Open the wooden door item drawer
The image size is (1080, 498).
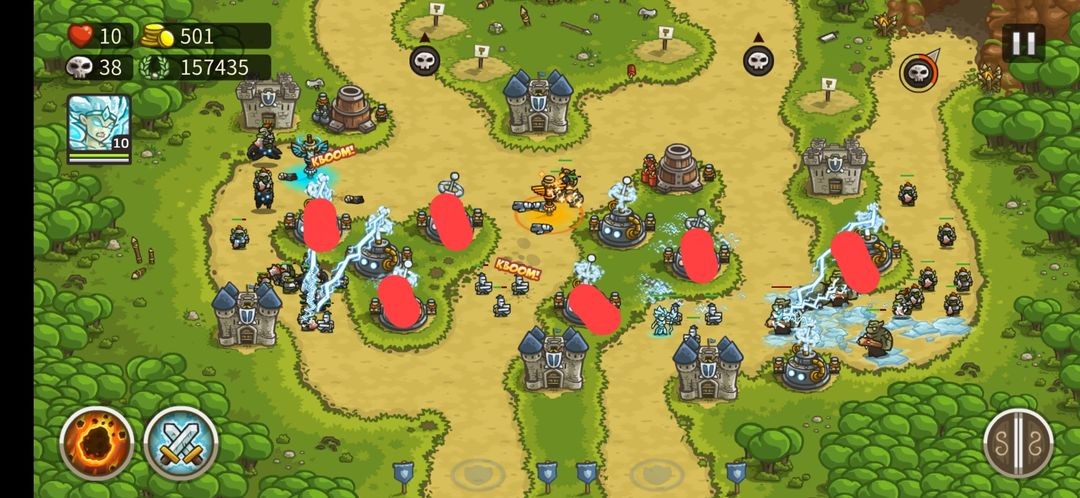pos(1018,443)
